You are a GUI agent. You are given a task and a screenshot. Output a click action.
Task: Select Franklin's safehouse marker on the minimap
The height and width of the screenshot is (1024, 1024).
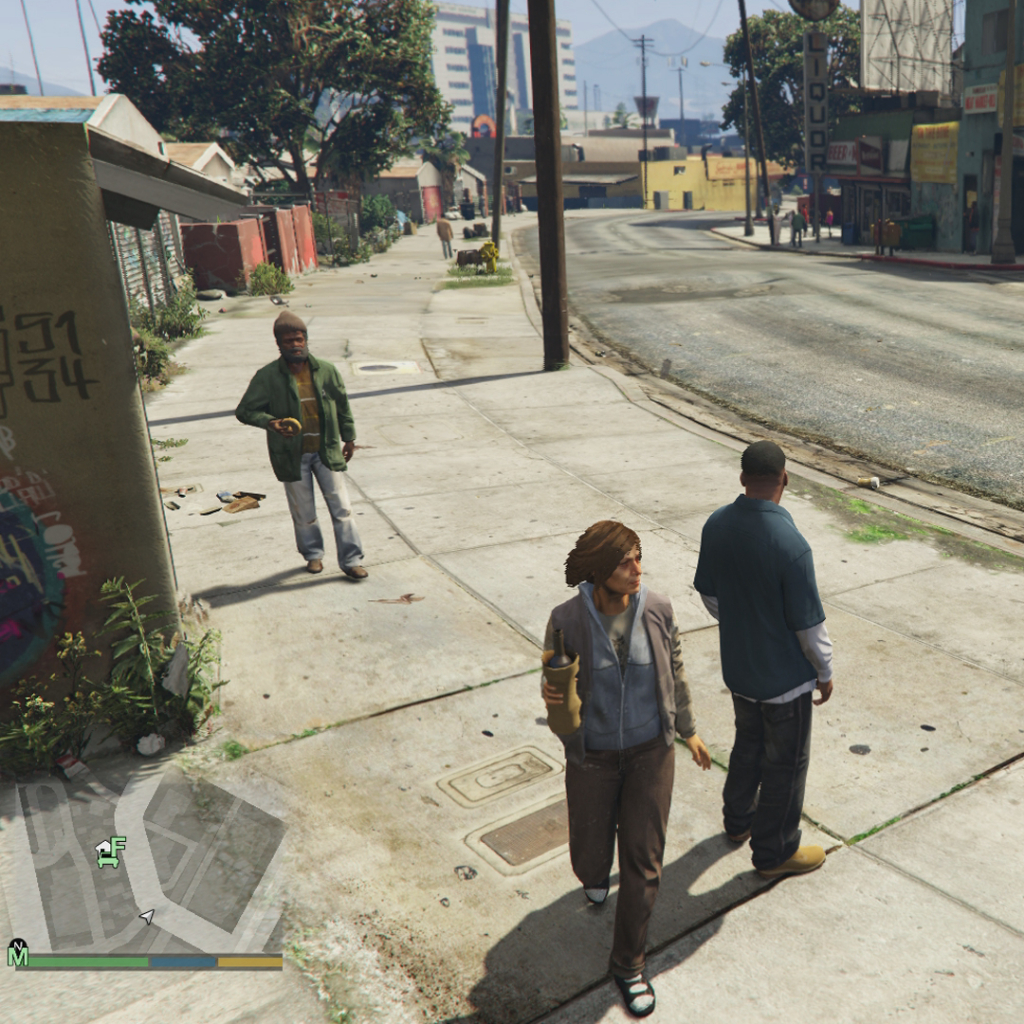[x=110, y=852]
